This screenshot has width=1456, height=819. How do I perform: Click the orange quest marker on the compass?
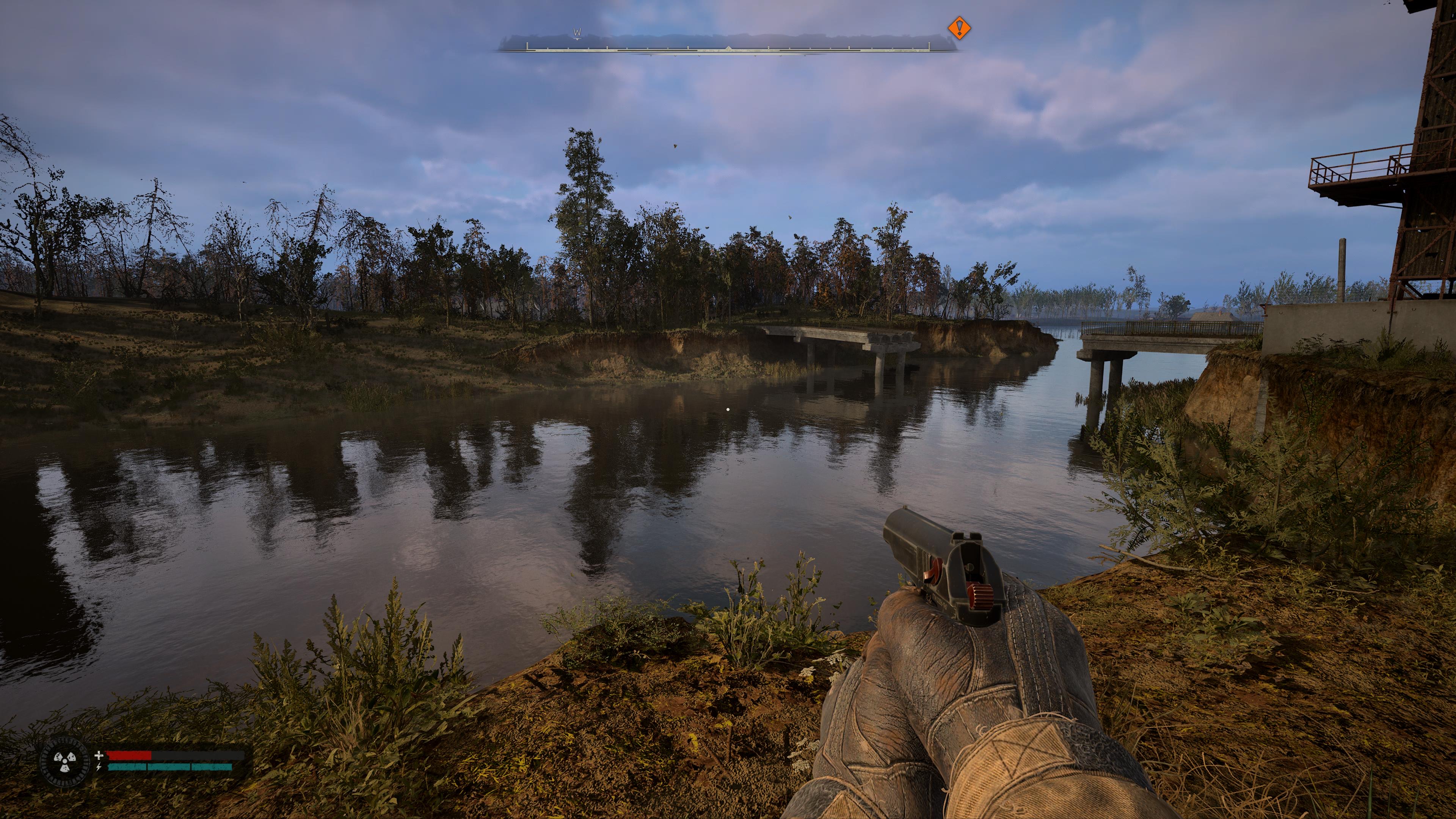coord(959,28)
